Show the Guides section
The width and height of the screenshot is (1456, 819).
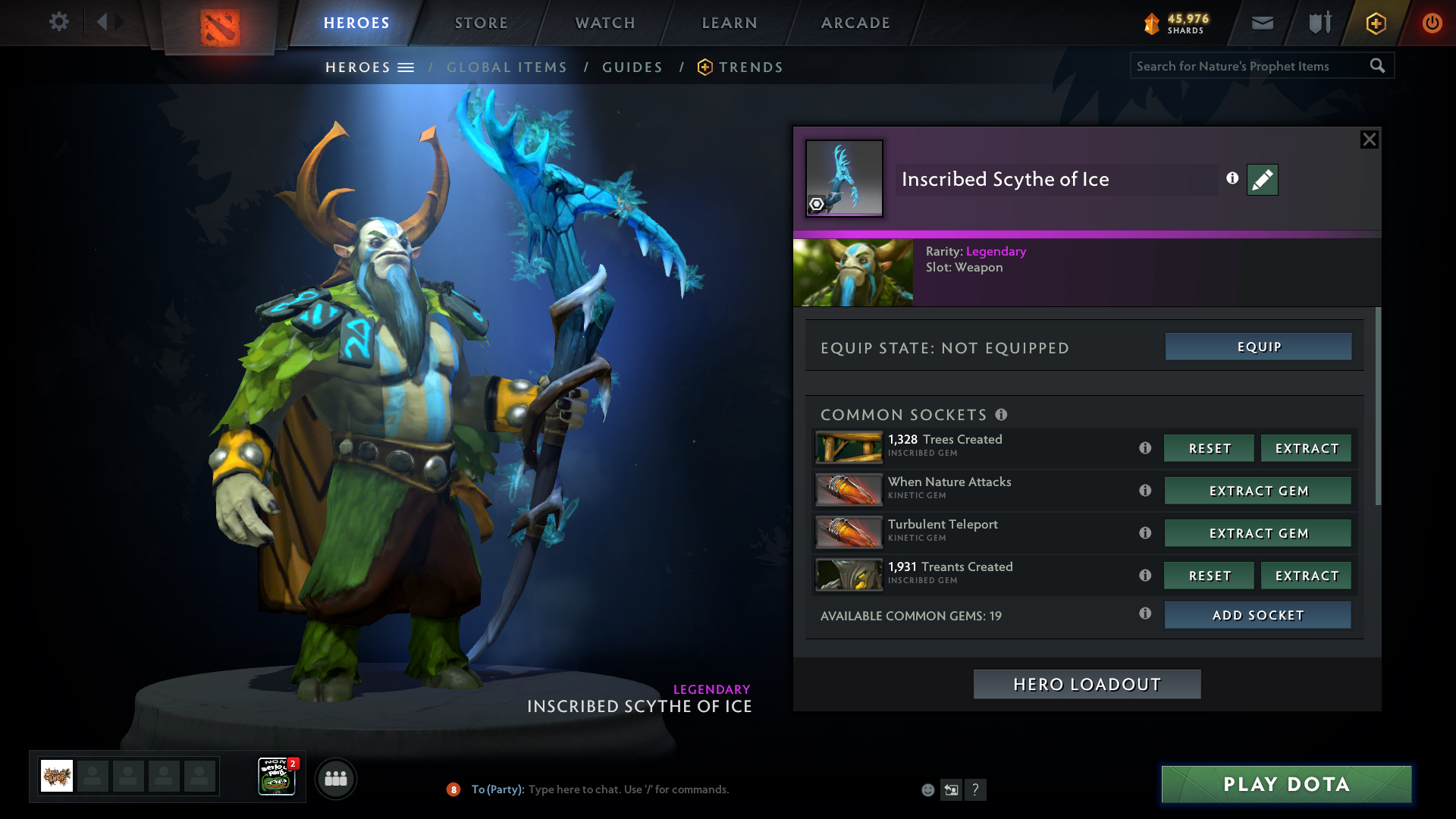(x=632, y=67)
